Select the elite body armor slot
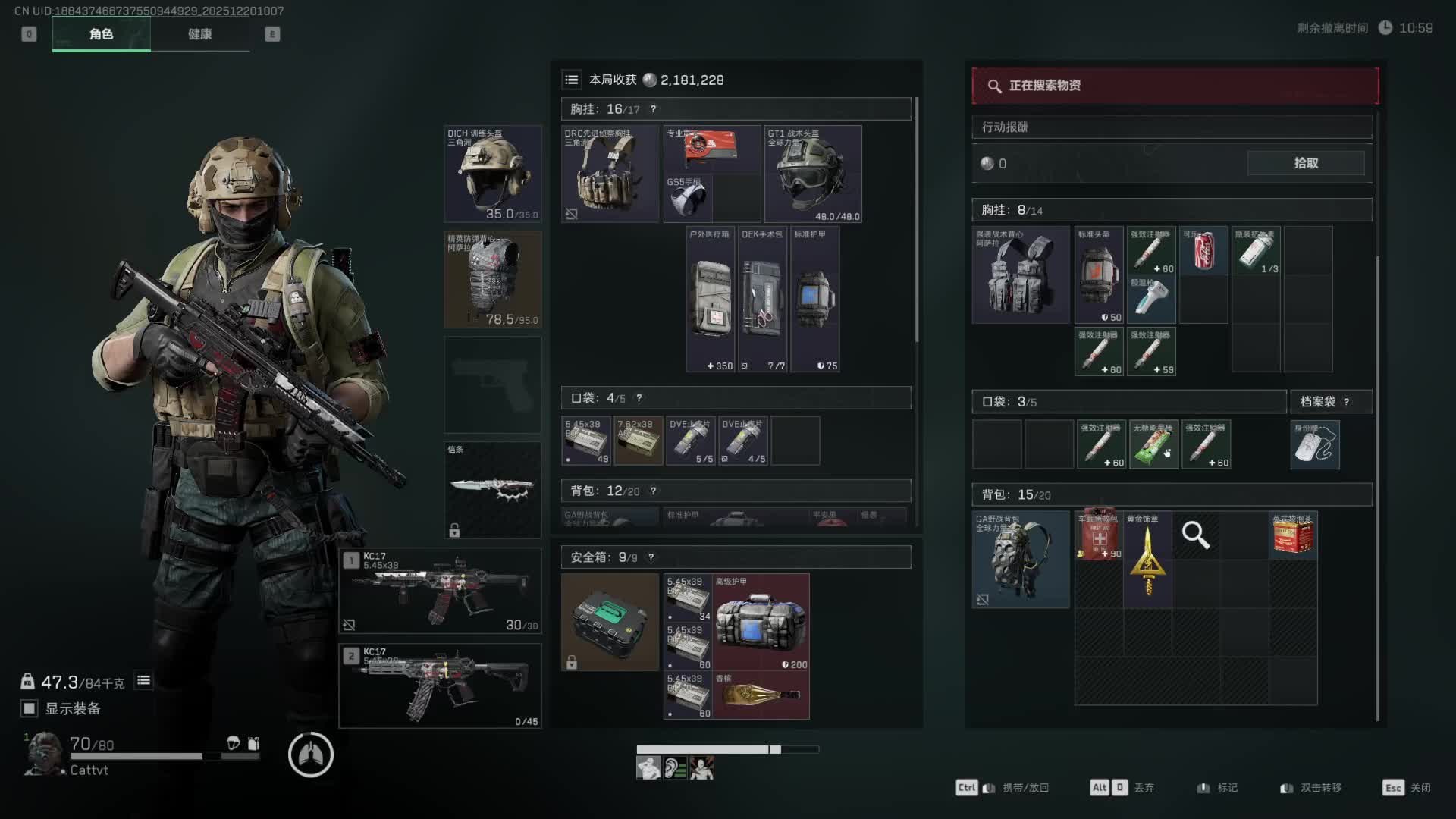 pos(493,280)
